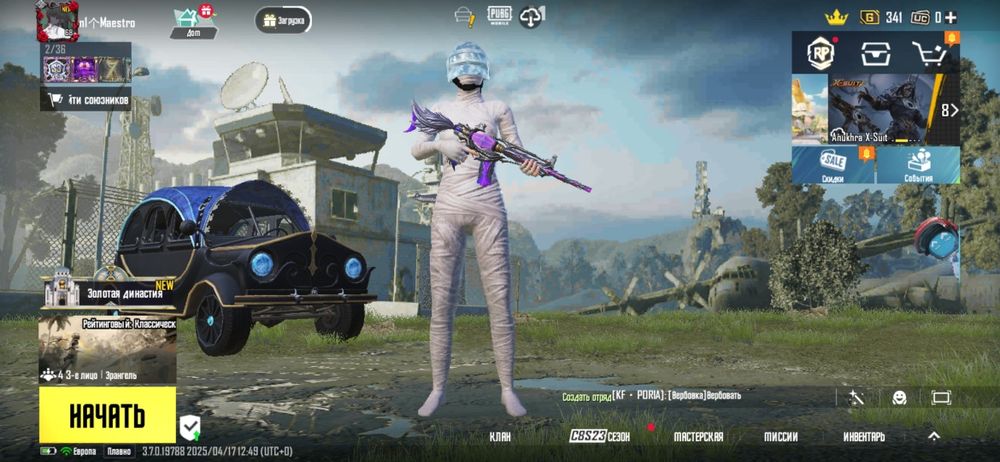Click the Загрузка download button
Viewport: 1000px width, 462px height.
pos(283,20)
